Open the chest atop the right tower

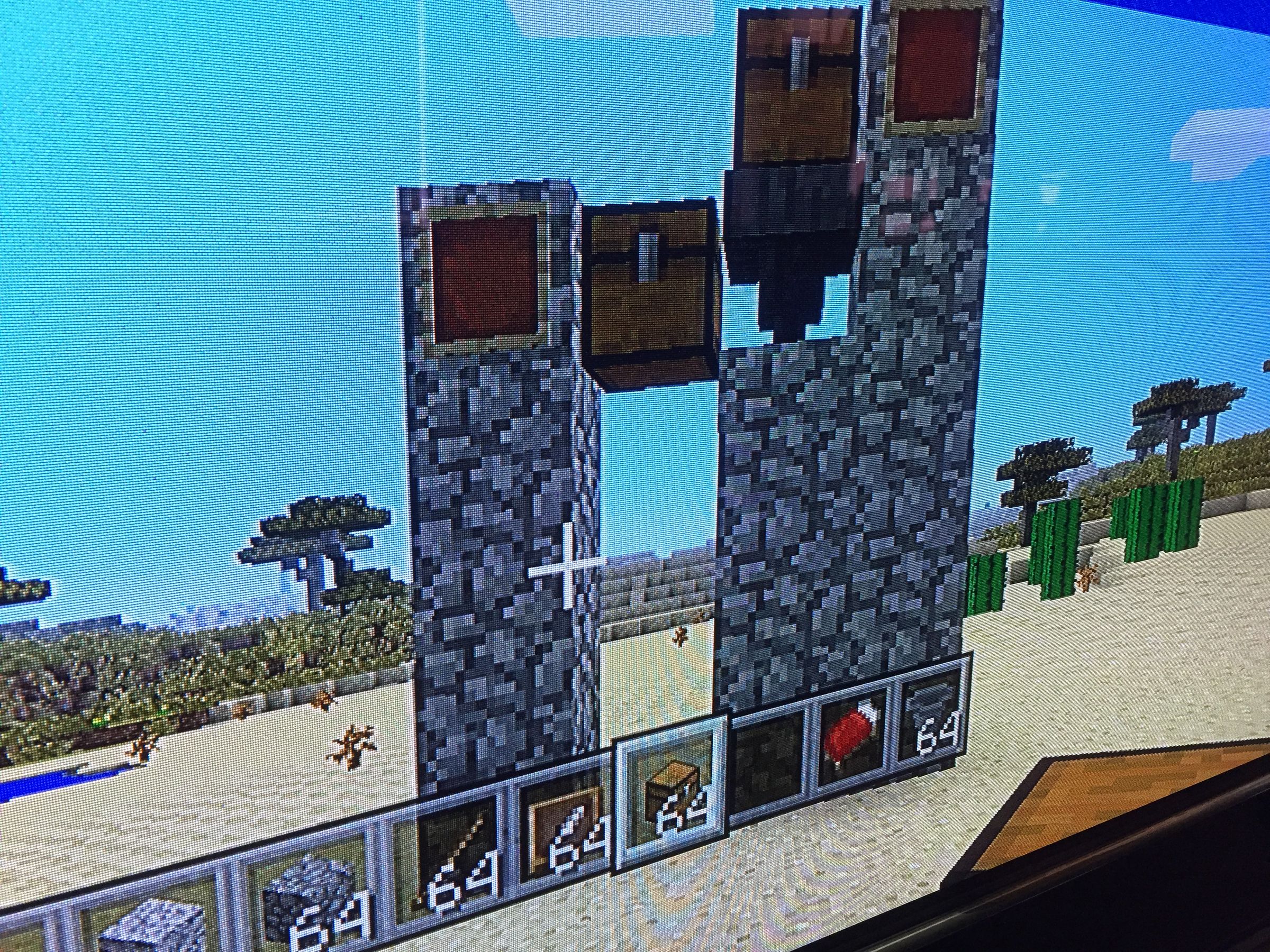(x=798, y=86)
